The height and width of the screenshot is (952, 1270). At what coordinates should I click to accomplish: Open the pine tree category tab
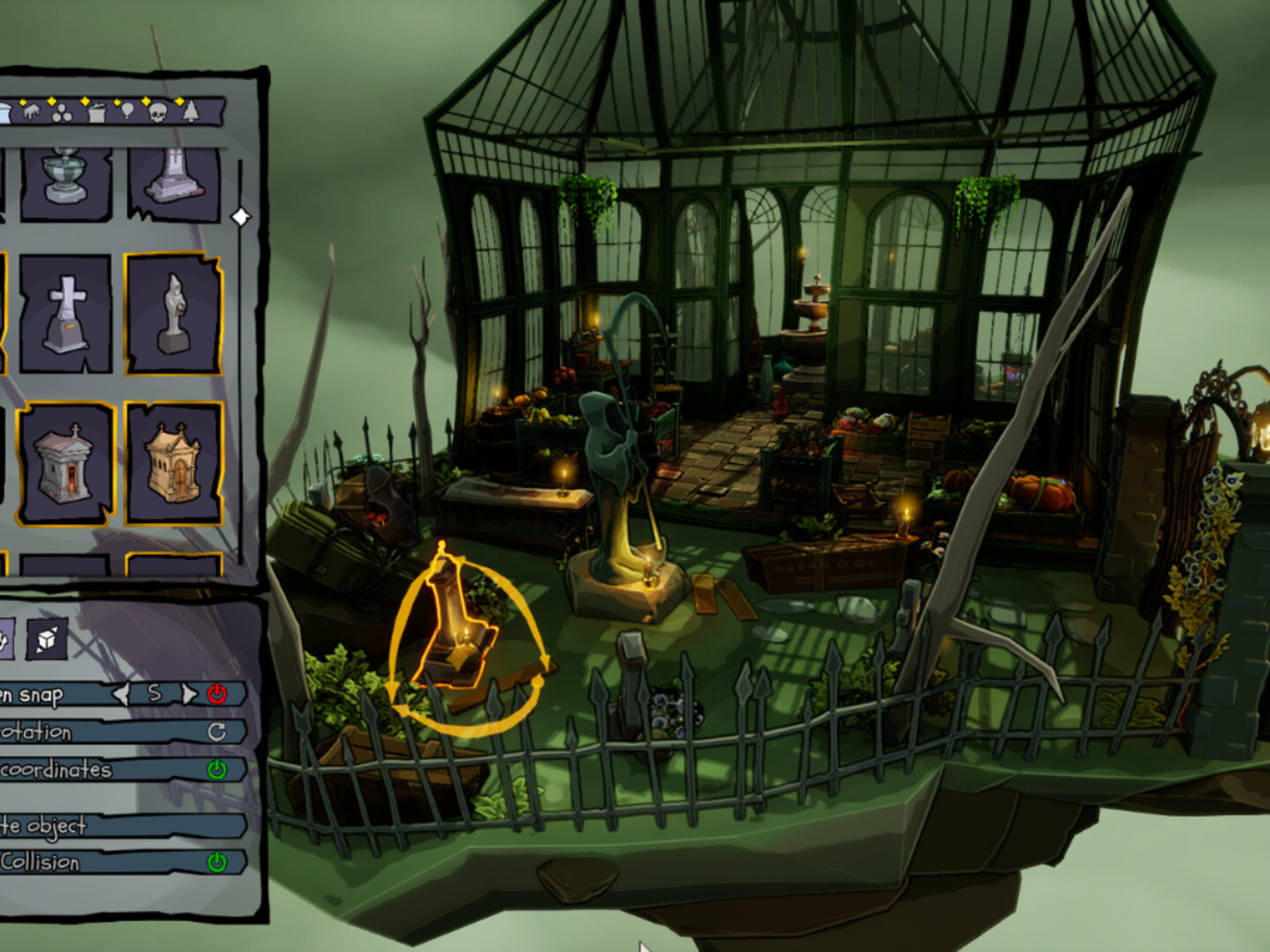coord(191,111)
